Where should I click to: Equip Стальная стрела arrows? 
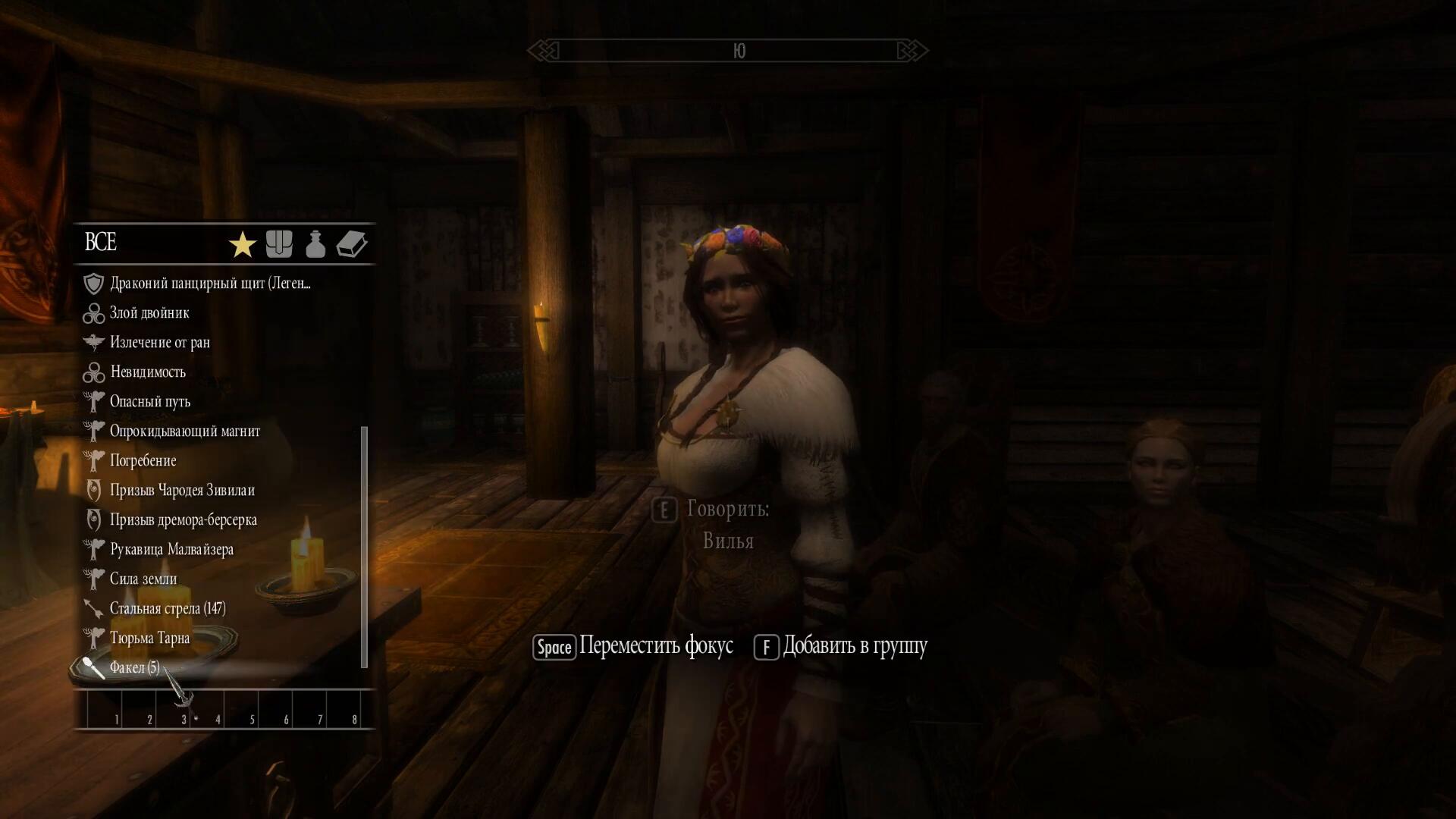click(167, 609)
